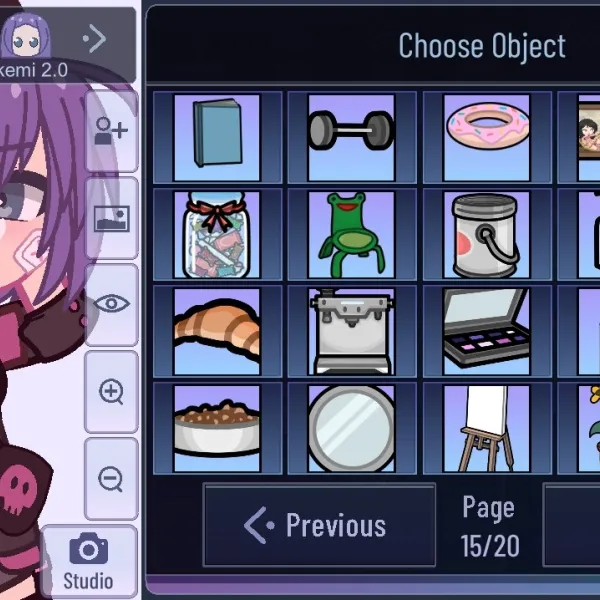Zoom in with the magnifier plus

point(111,391)
